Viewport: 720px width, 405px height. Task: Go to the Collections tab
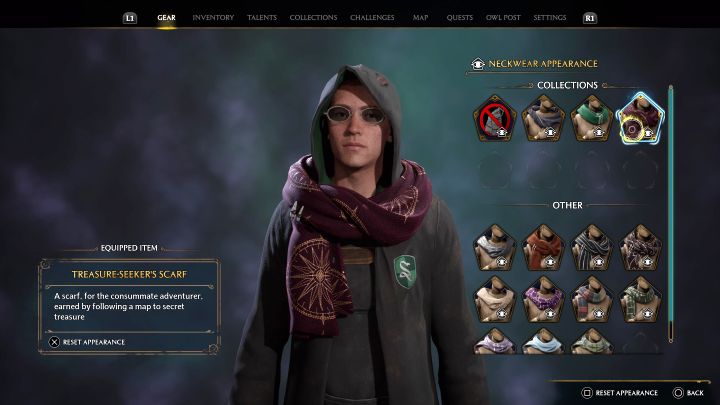point(313,17)
